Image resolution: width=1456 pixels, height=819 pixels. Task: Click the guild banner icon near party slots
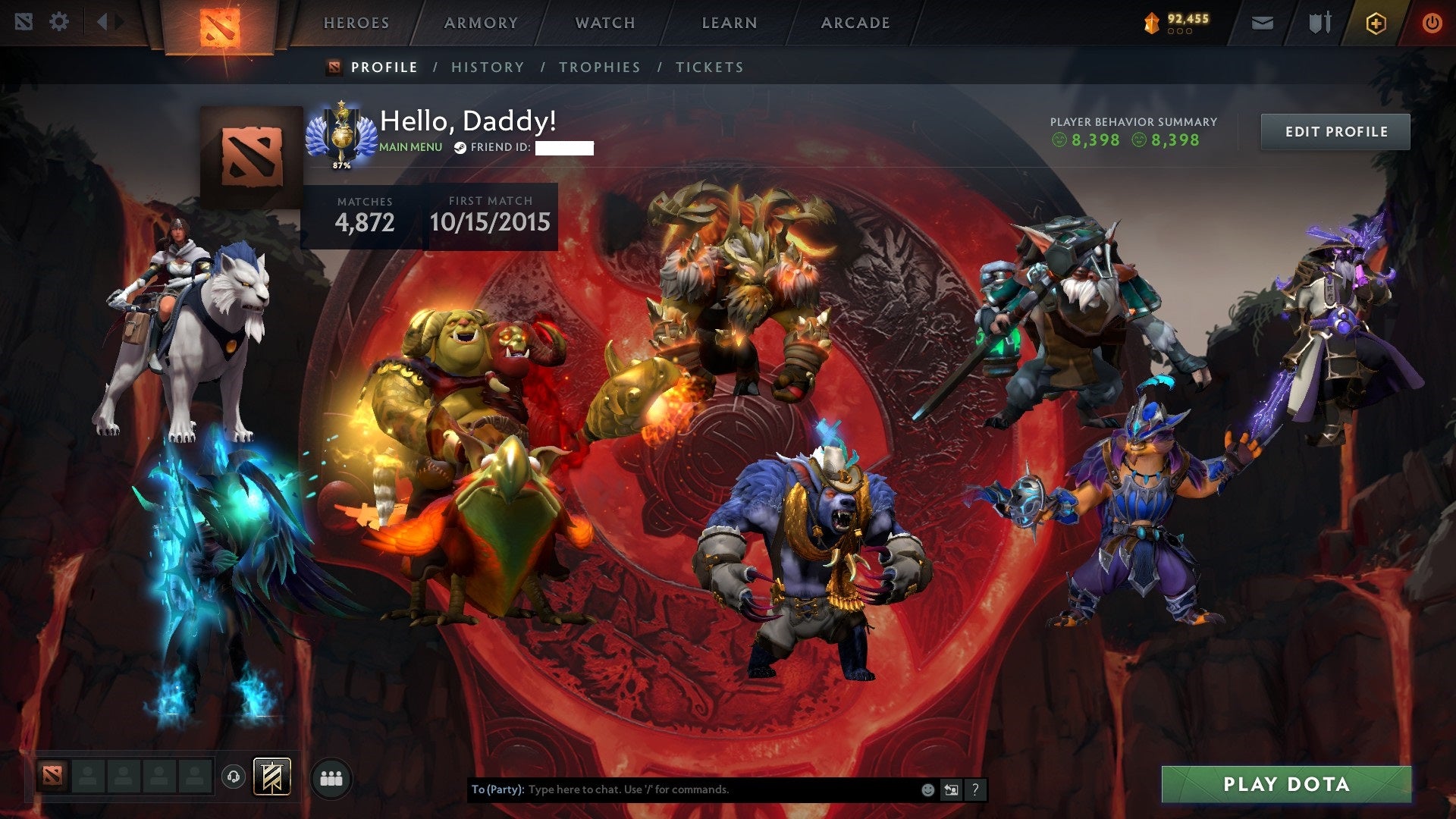(271, 776)
